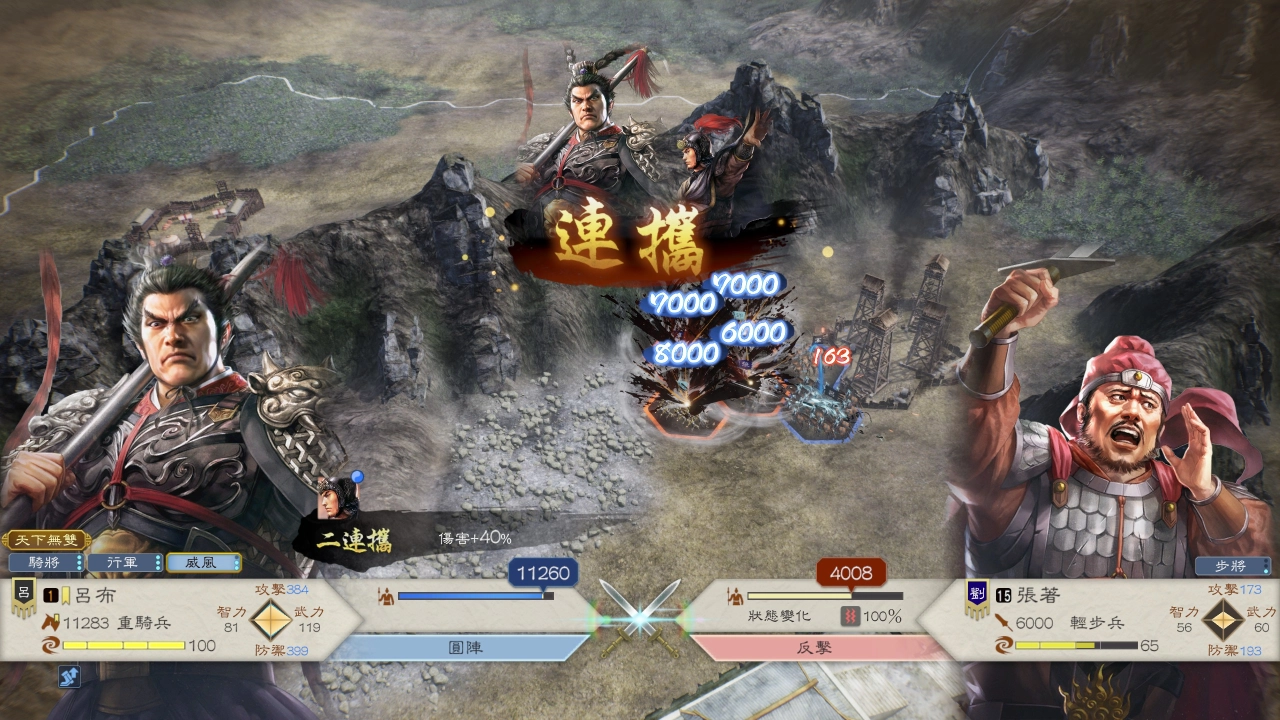Select the officer portrait beside 二連攜

tap(338, 499)
